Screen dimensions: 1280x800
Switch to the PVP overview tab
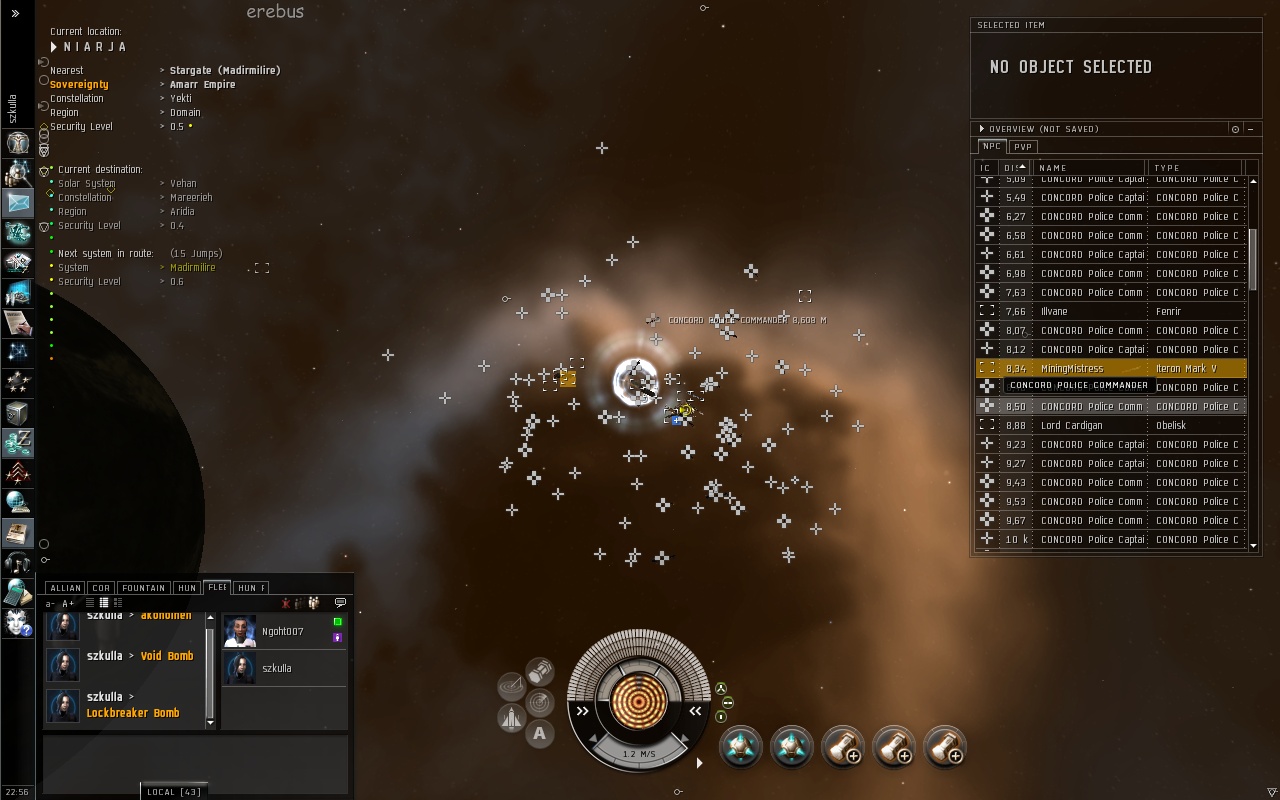[1022, 147]
